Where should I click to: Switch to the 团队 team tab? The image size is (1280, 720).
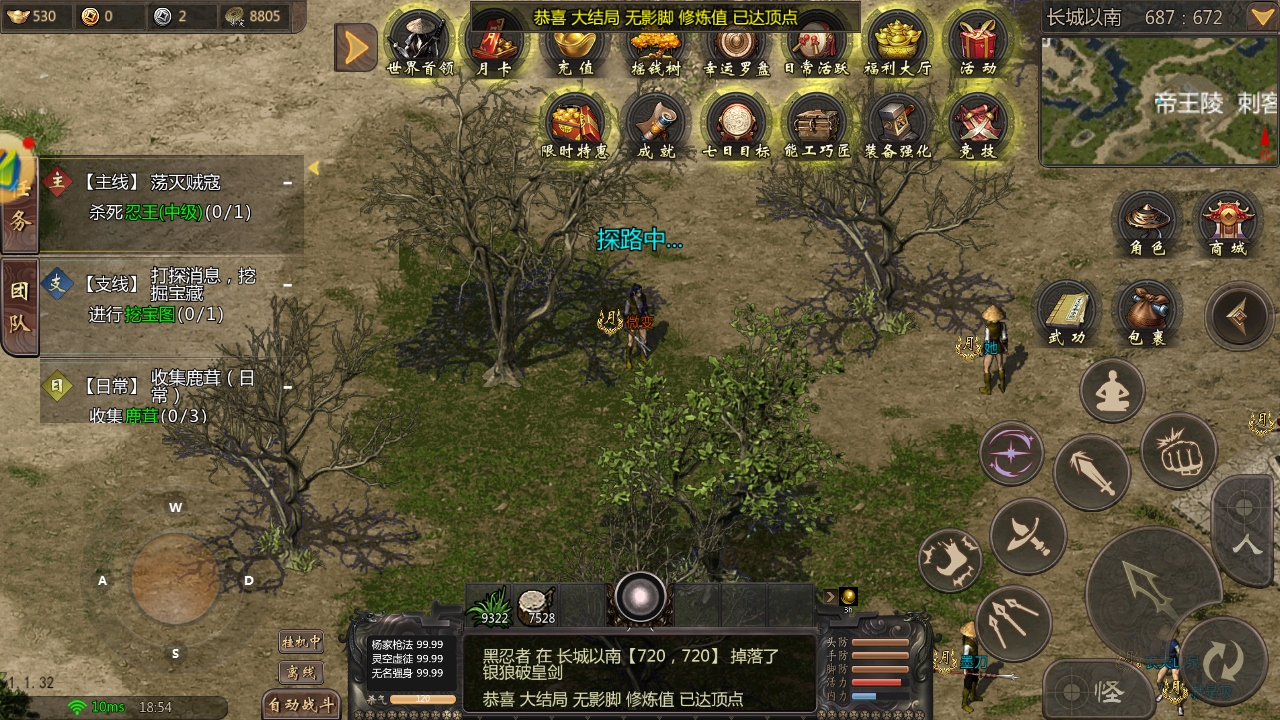tap(20, 307)
